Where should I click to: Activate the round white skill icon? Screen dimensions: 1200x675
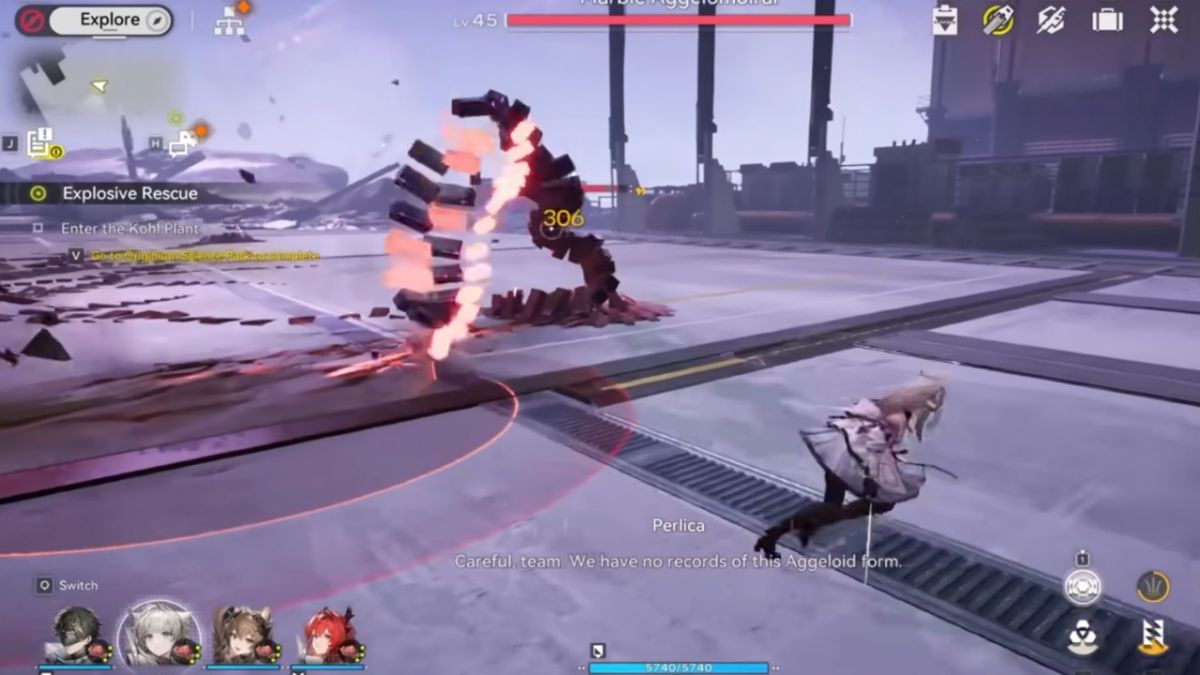(x=1082, y=587)
